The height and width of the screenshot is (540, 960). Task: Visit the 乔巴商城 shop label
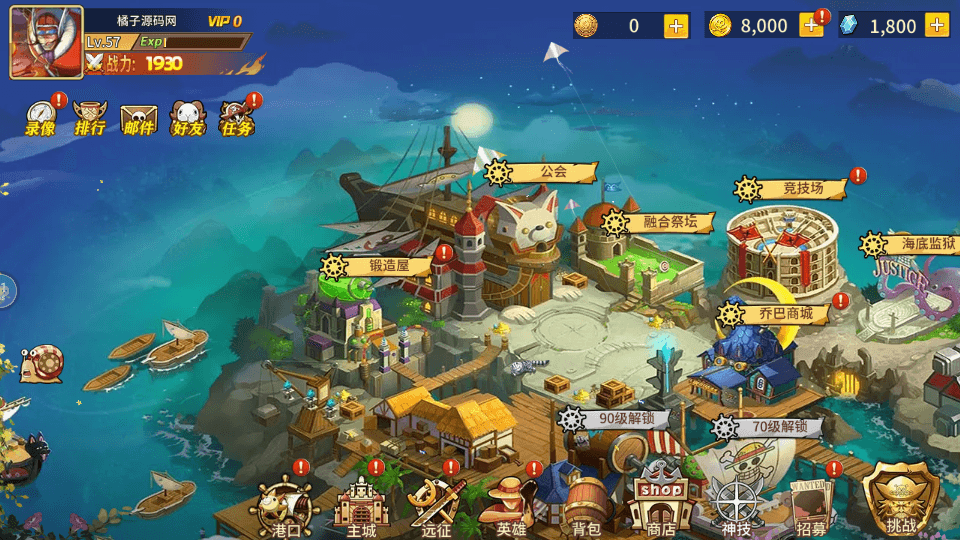click(777, 314)
